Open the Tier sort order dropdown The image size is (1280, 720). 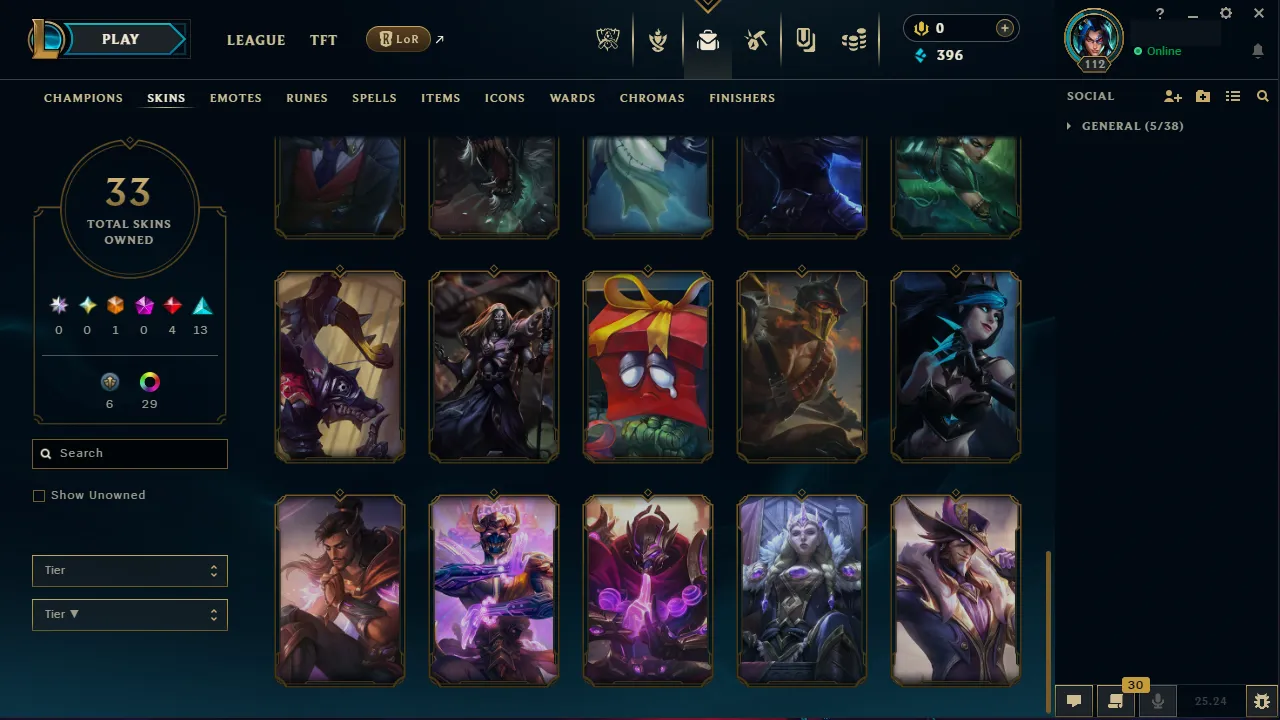129,614
